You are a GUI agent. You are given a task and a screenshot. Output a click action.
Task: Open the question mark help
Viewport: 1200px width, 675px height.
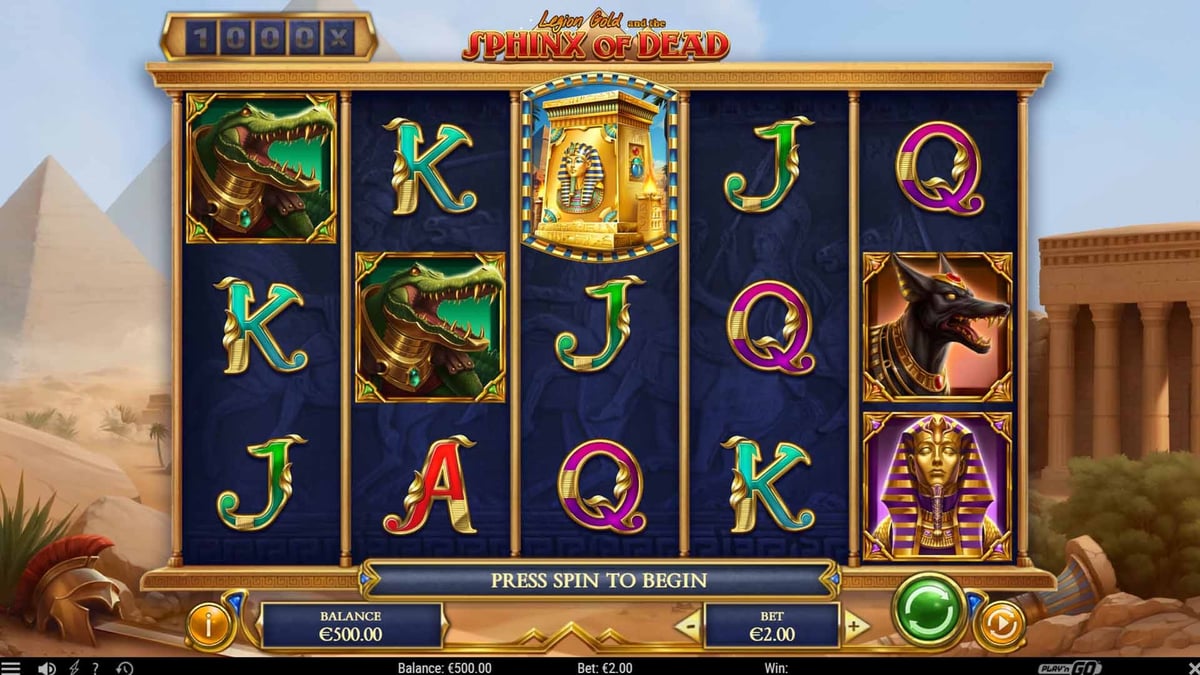96,668
